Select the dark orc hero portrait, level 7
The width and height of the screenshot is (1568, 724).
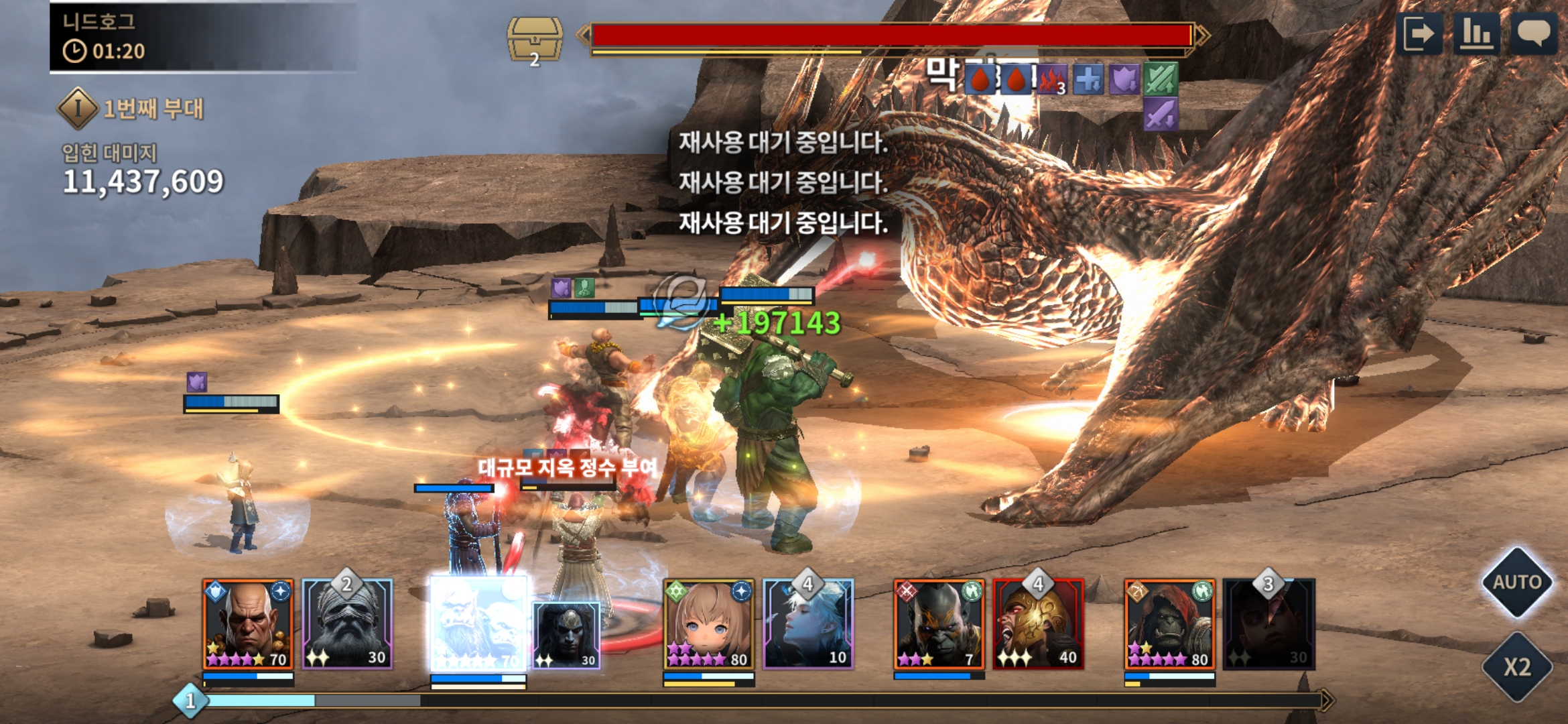pos(939,624)
